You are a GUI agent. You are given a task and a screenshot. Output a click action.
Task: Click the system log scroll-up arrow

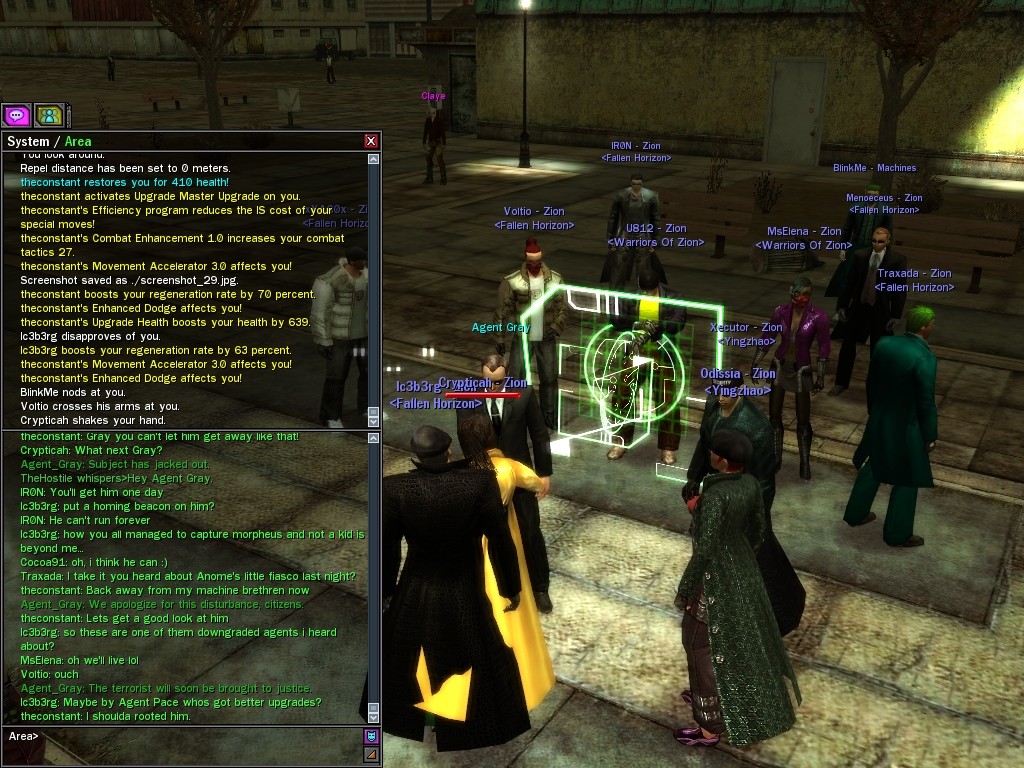coord(373,158)
